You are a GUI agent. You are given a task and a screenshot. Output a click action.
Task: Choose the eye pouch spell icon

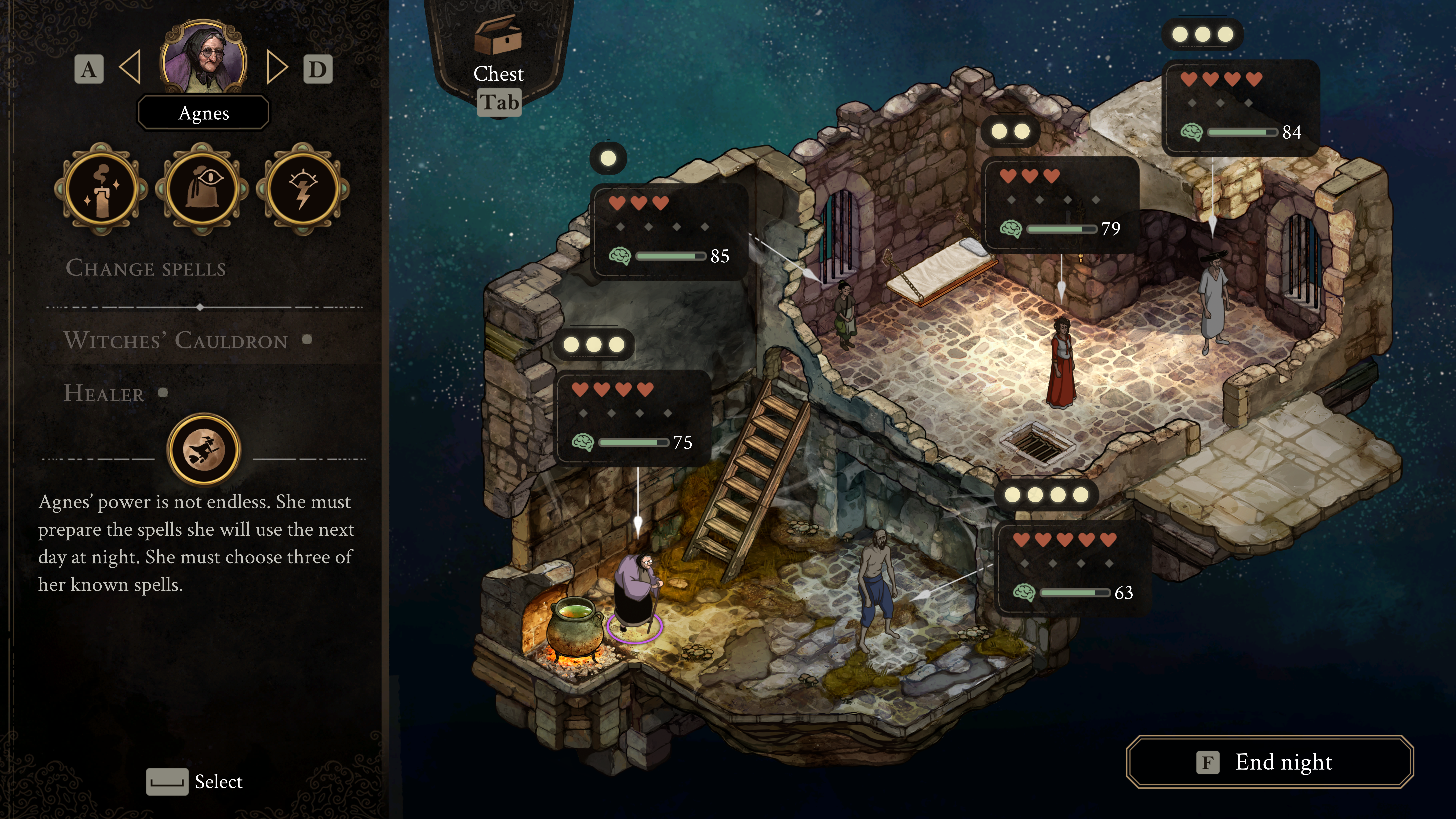(x=202, y=189)
